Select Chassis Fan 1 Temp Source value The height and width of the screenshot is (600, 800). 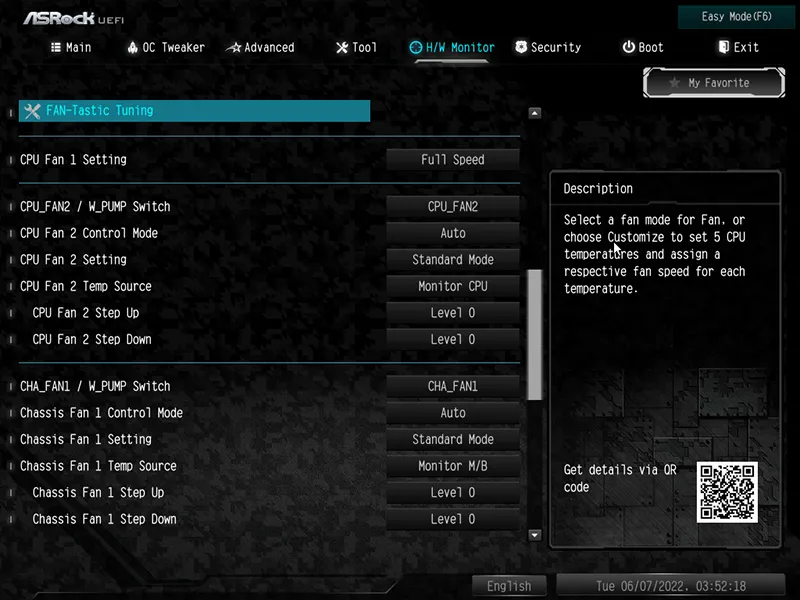[x=453, y=466]
